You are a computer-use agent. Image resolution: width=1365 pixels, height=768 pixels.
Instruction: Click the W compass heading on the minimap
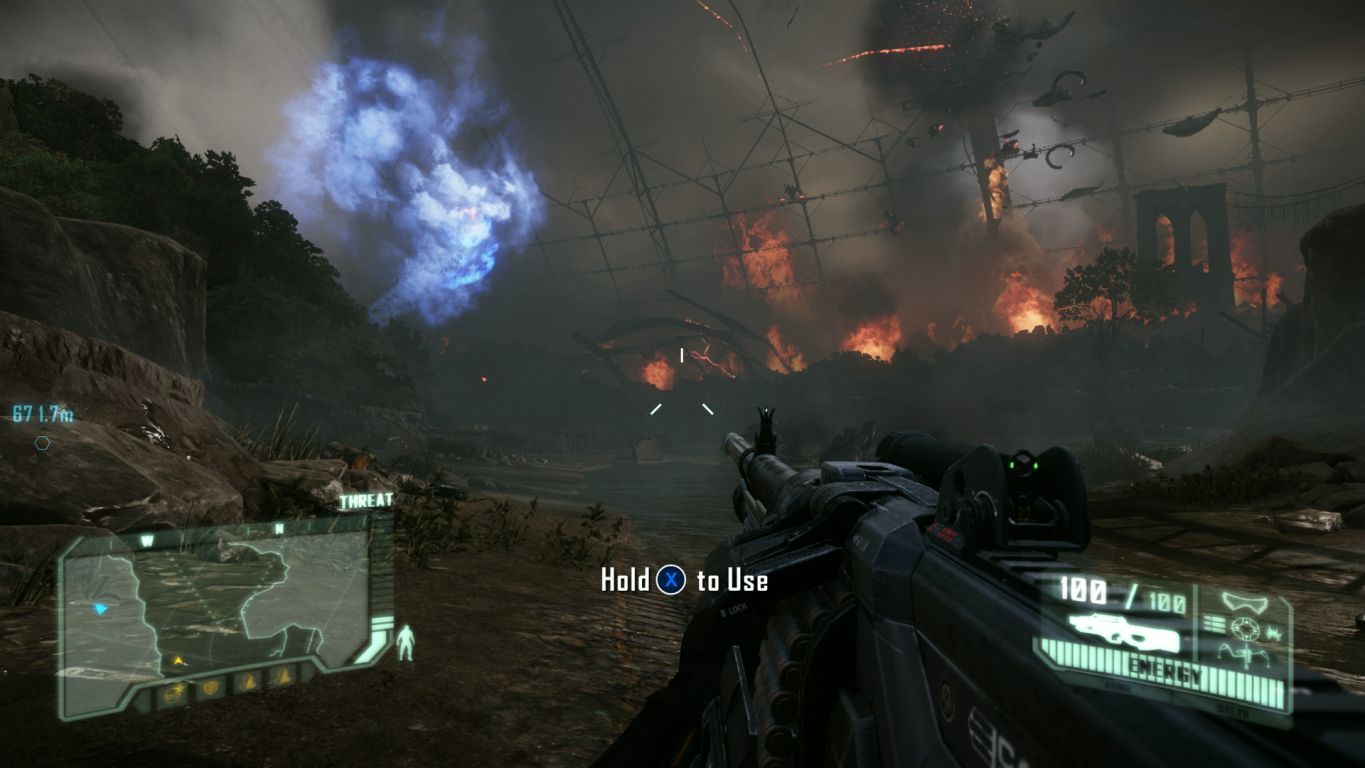[146, 538]
